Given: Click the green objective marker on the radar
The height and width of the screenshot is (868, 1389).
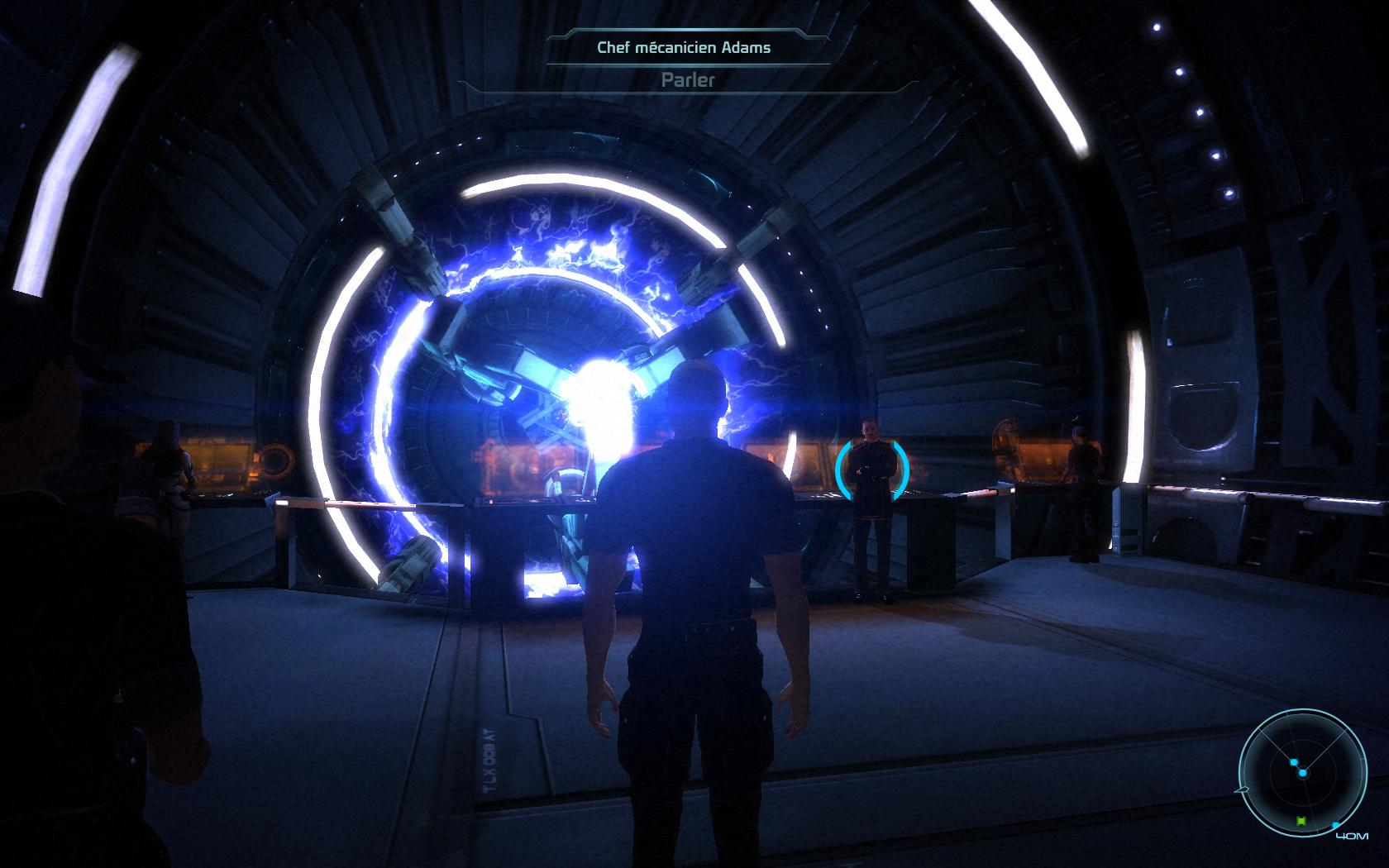Looking at the screenshot, I should (x=1301, y=821).
